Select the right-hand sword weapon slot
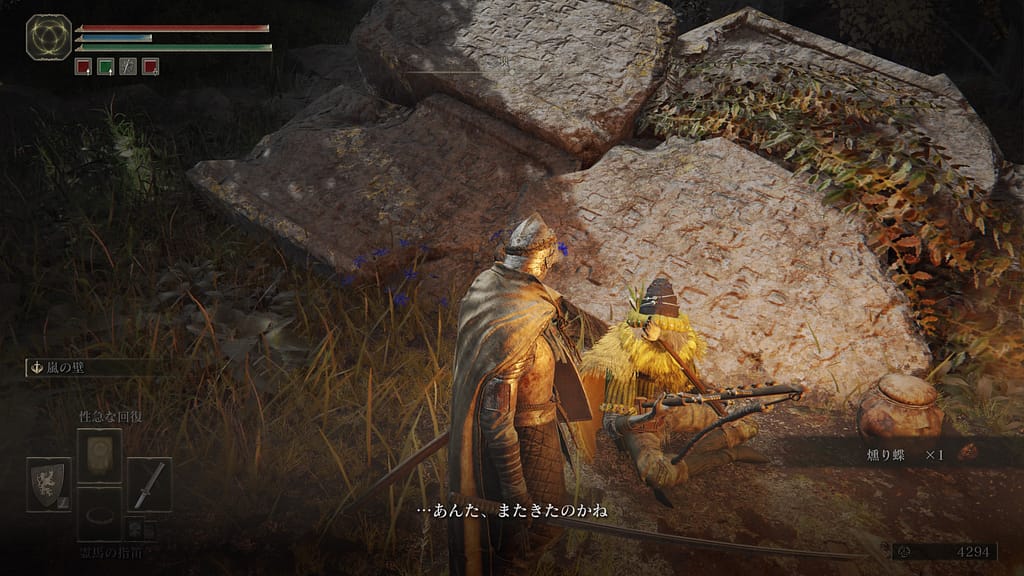The image size is (1024, 576). point(149,484)
